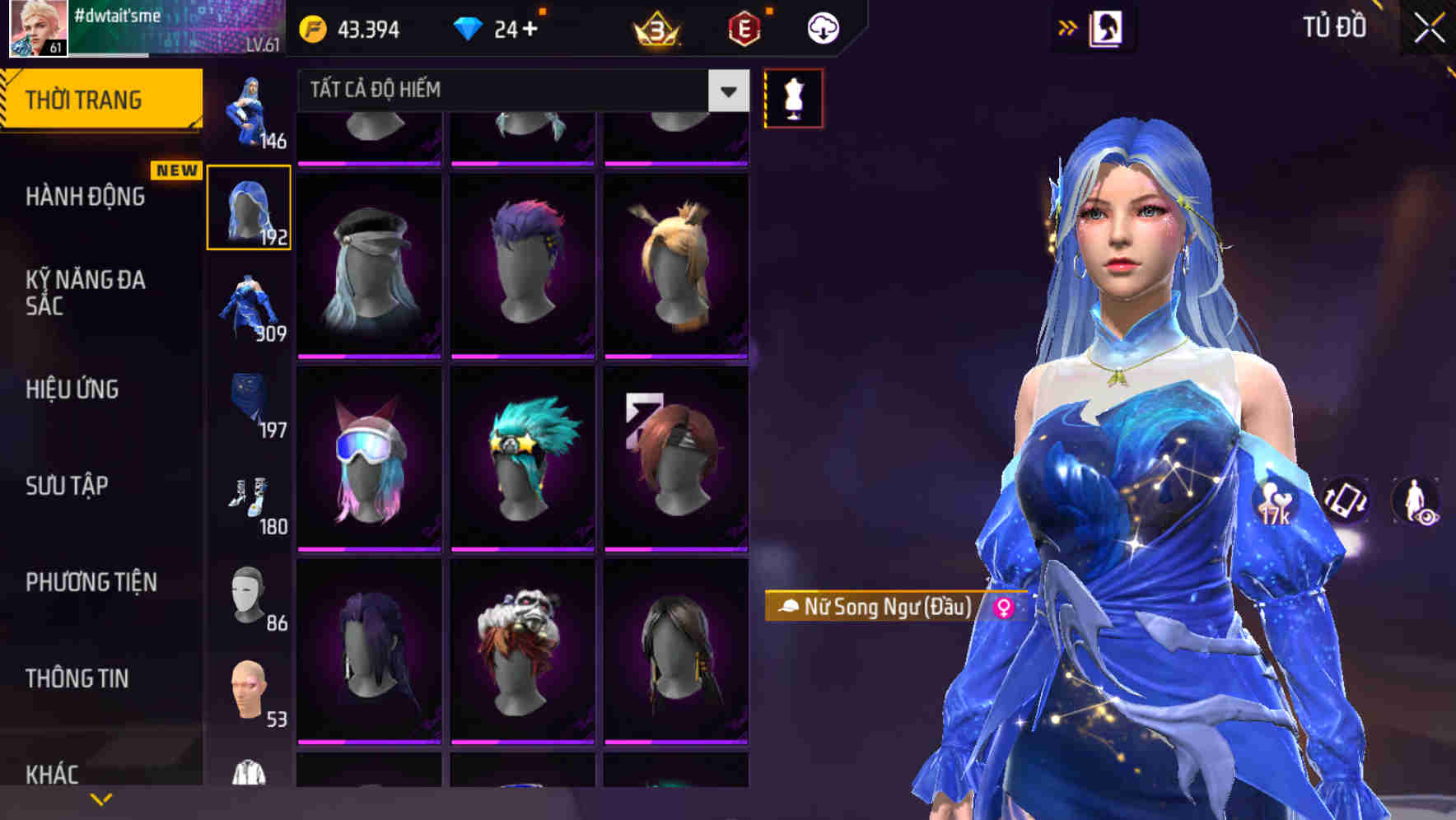Open the character profile card icon near Tủ Đồ
Image resolution: width=1456 pixels, height=820 pixels.
[x=1107, y=27]
